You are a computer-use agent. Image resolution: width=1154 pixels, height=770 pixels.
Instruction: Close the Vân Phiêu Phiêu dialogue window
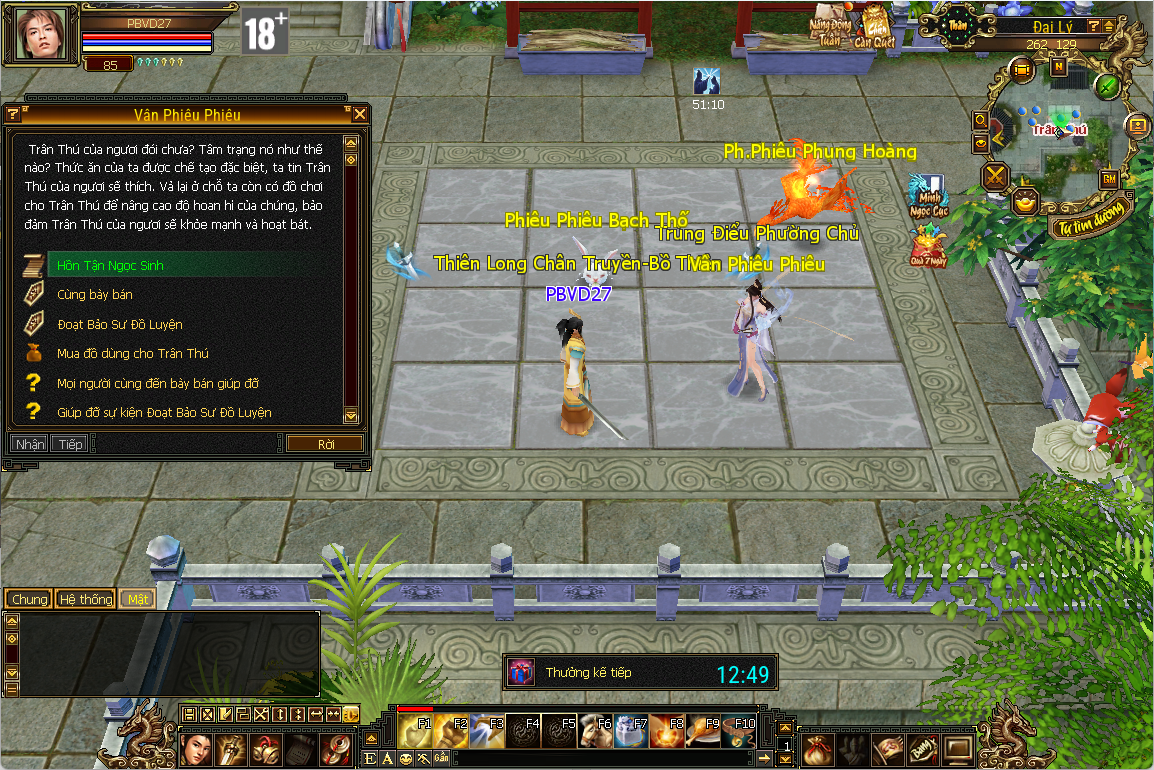pyautogui.click(x=359, y=115)
